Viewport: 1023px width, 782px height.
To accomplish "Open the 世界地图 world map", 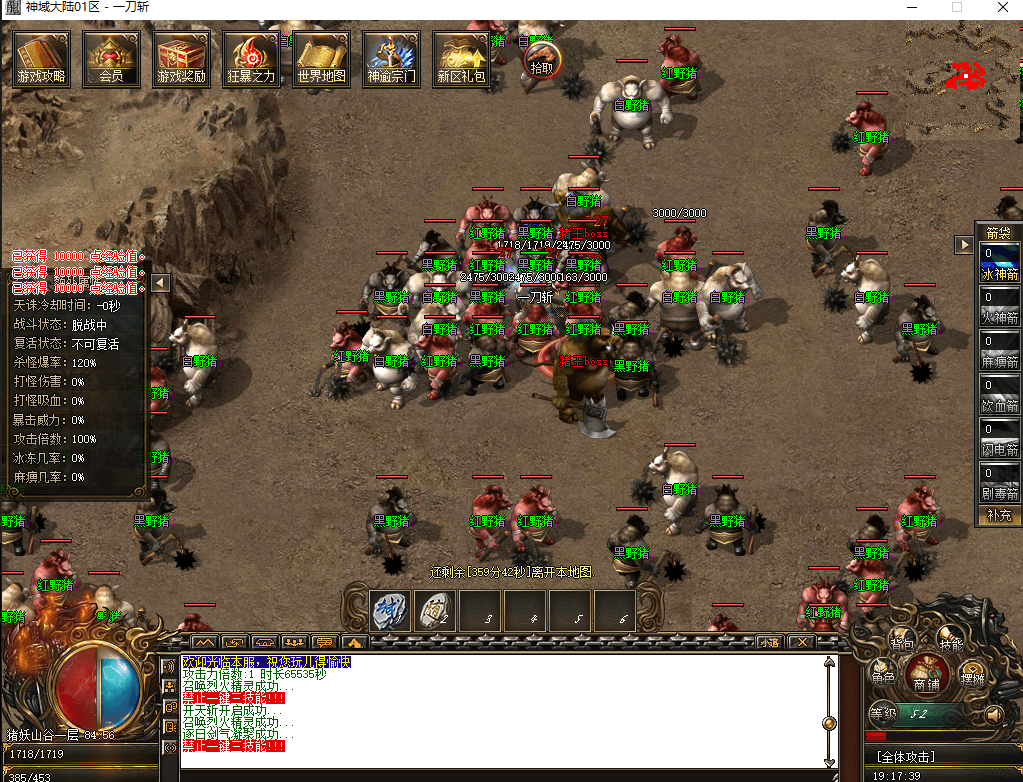I will [321, 58].
